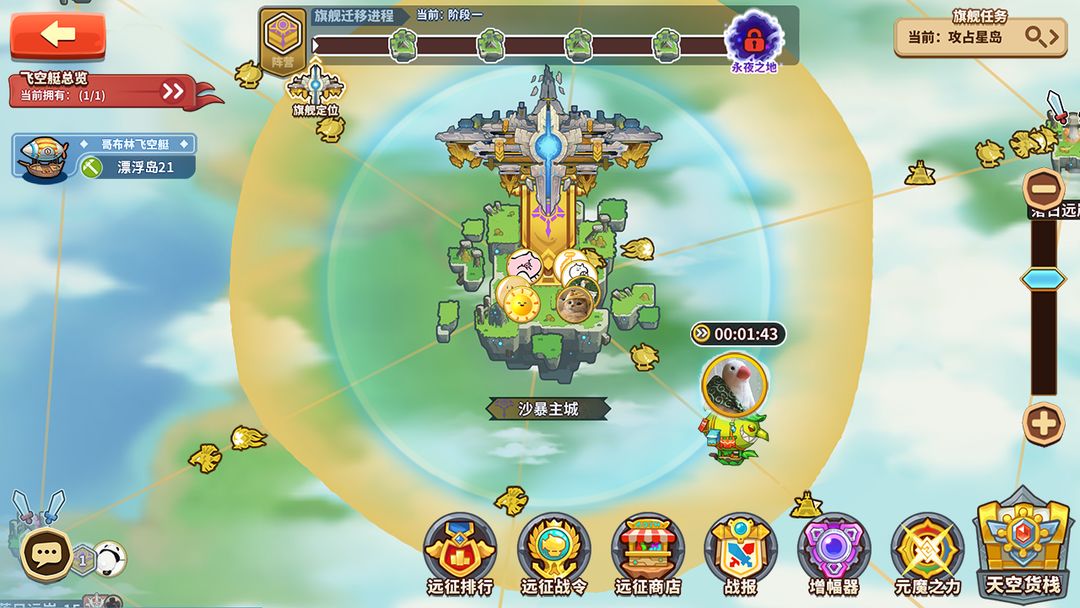
Task: Open the 元魔之力 menu
Action: (x=927, y=555)
